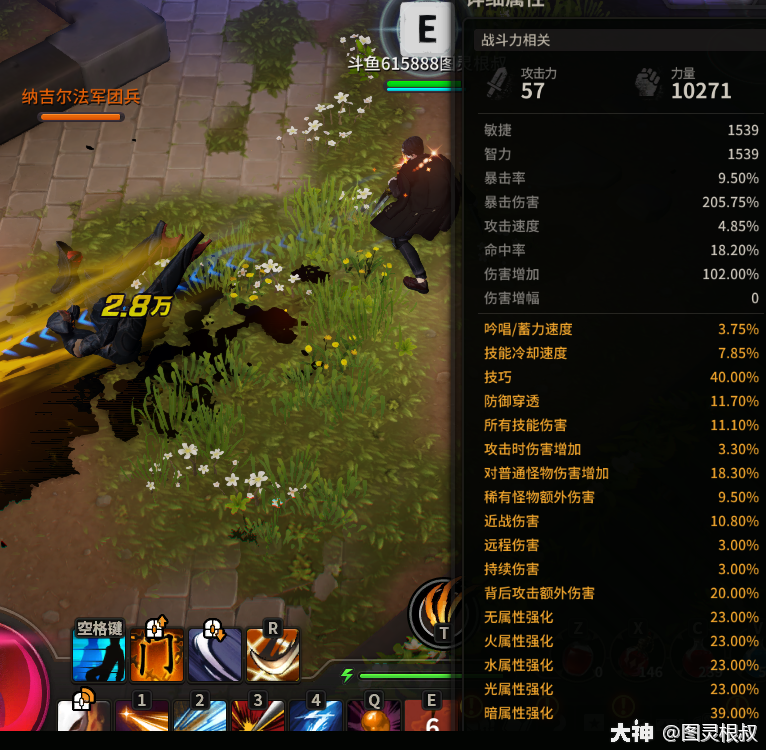Image resolution: width=766 pixels, height=750 pixels.
Task: Activate the blue streak skill in slot 2
Action: click(200, 720)
